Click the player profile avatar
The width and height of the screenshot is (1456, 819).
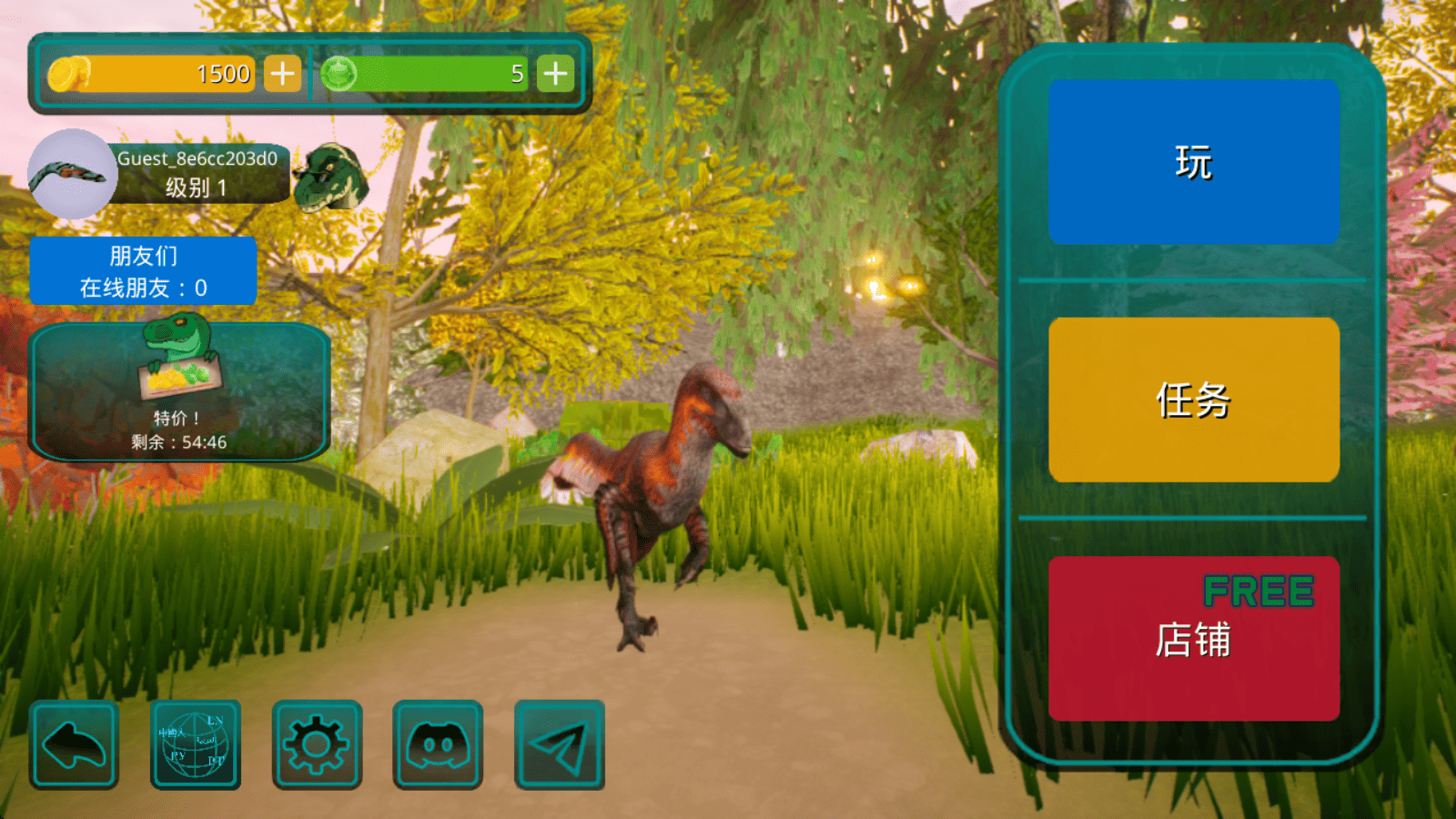point(72,174)
